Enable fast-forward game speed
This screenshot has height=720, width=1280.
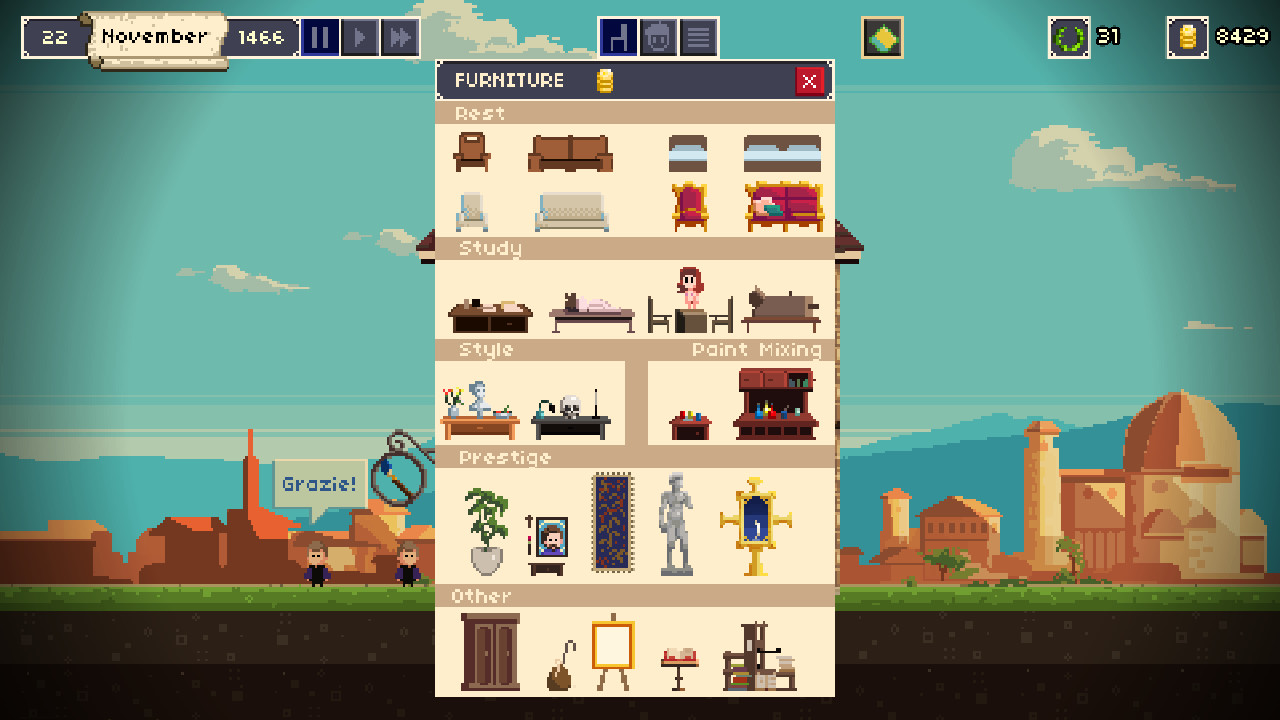point(400,37)
